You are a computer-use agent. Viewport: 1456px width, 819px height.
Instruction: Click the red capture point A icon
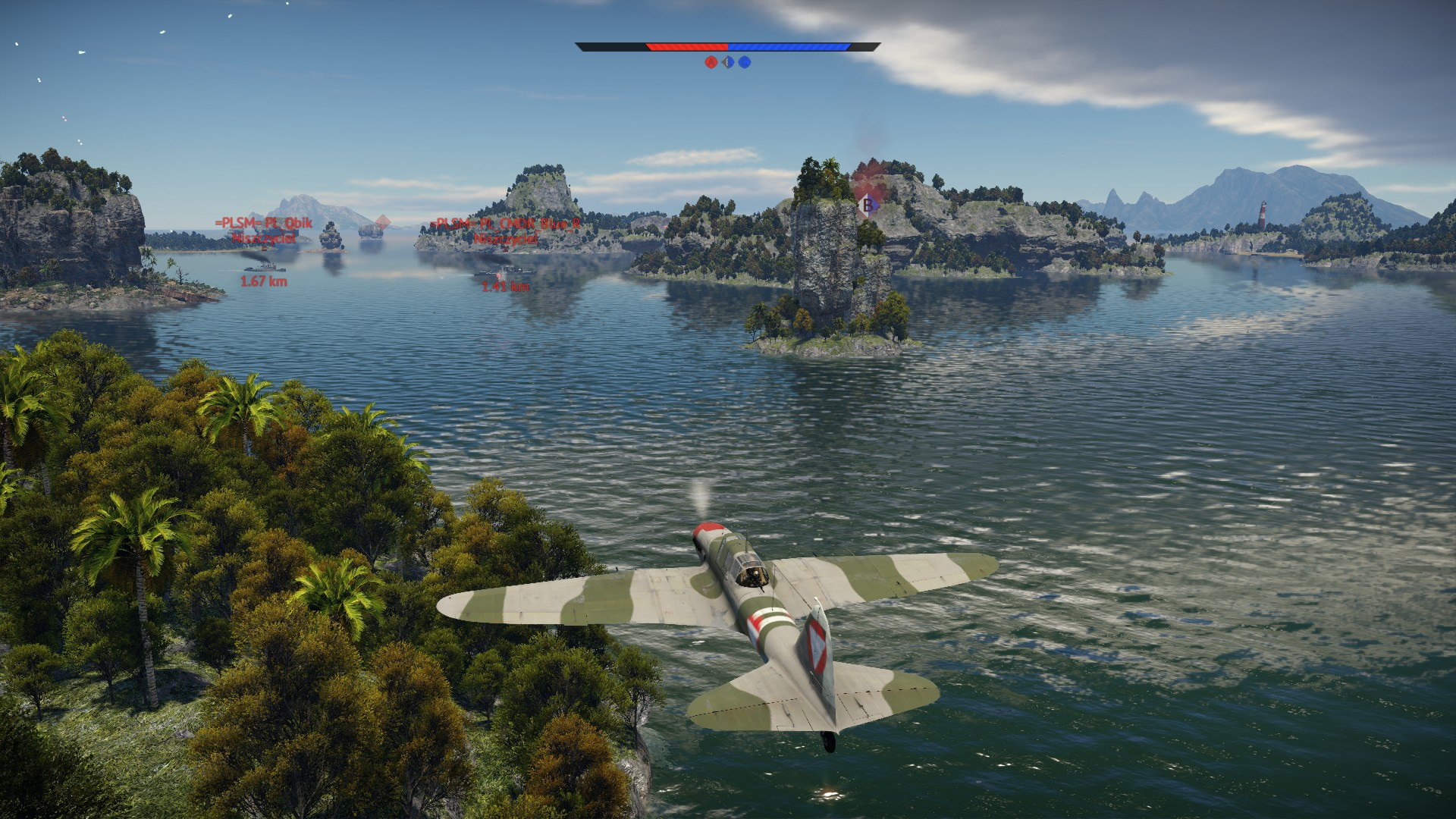[x=711, y=62]
